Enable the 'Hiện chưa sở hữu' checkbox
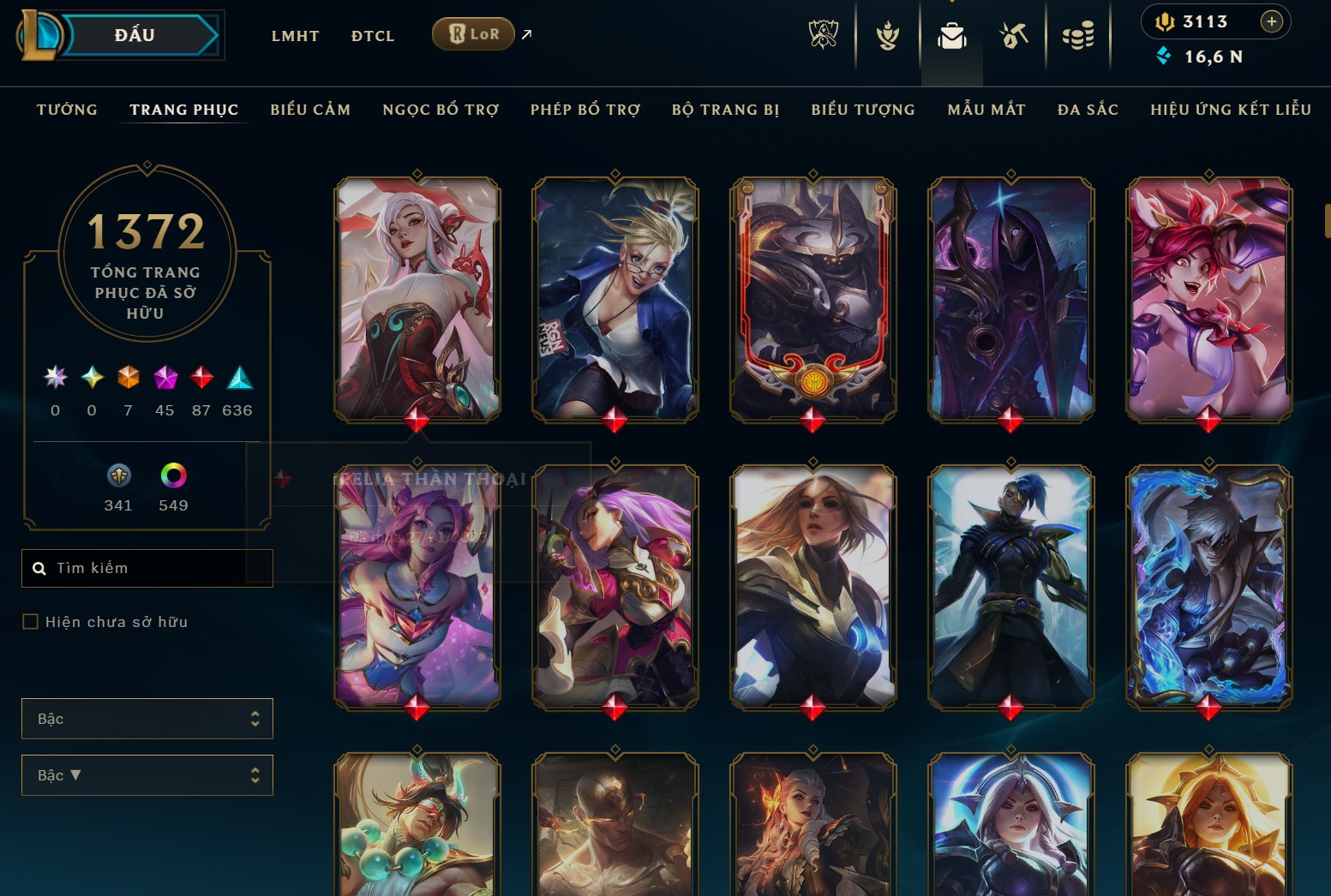Image resolution: width=1331 pixels, height=896 pixels. pos(30,621)
